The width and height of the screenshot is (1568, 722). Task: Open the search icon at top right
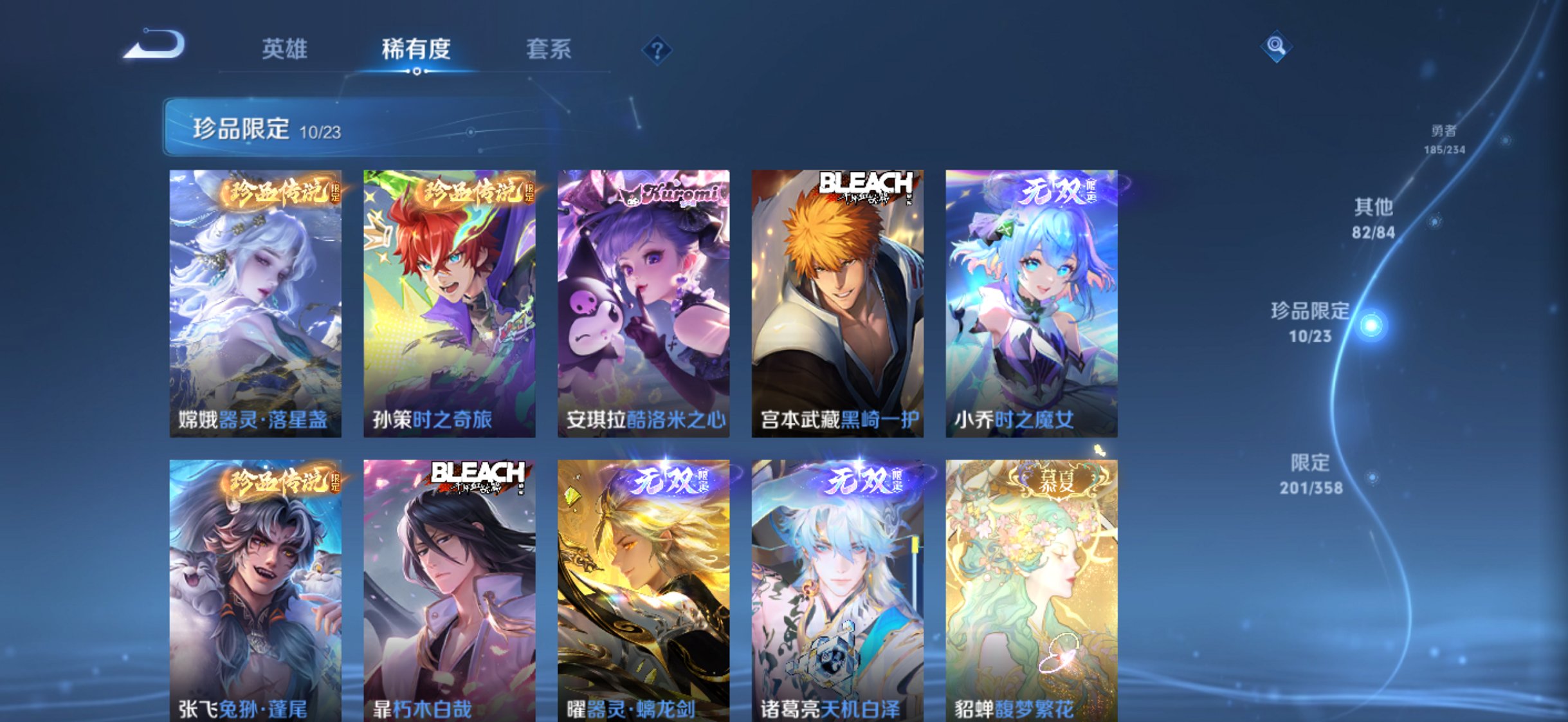(1278, 46)
